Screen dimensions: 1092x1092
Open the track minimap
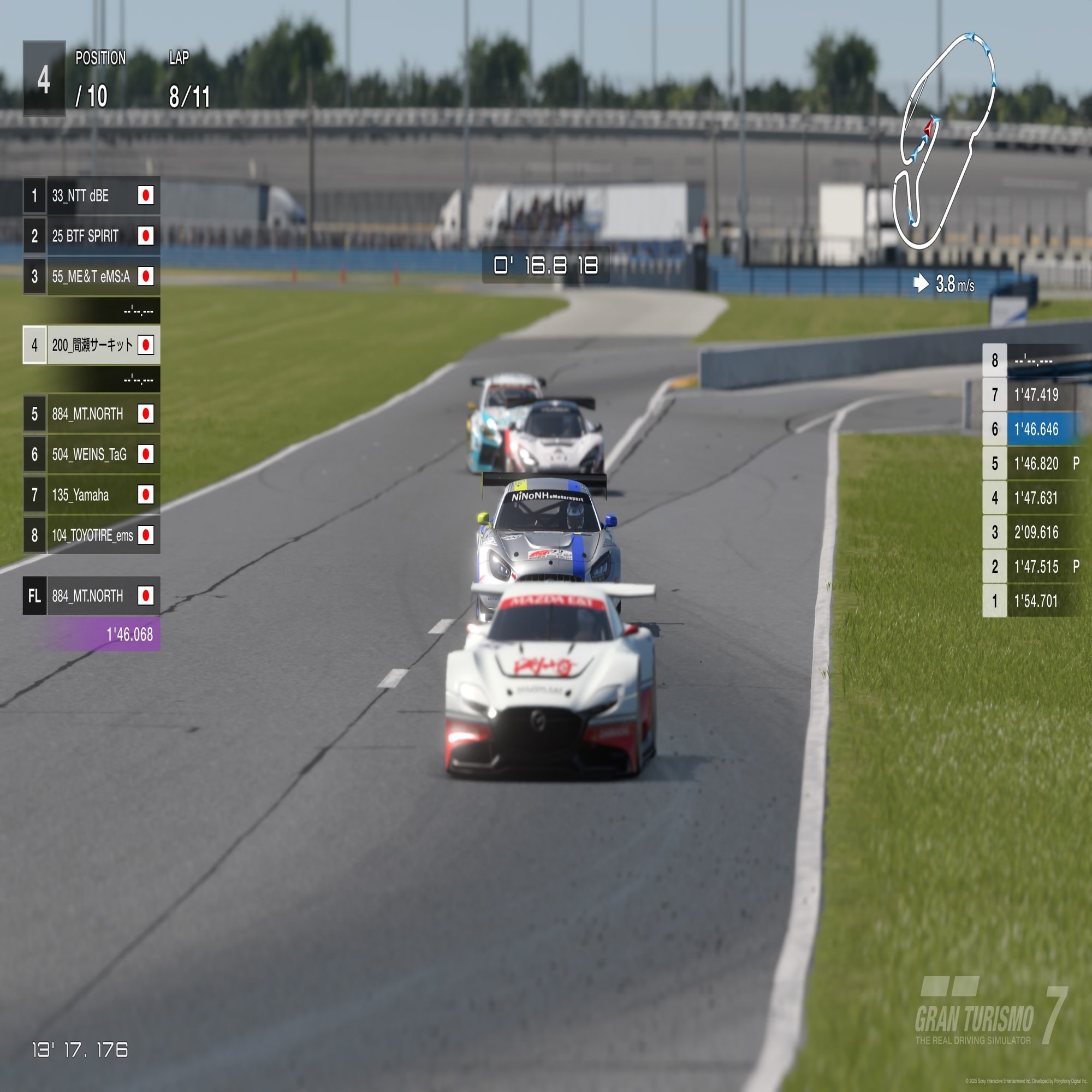(945, 141)
